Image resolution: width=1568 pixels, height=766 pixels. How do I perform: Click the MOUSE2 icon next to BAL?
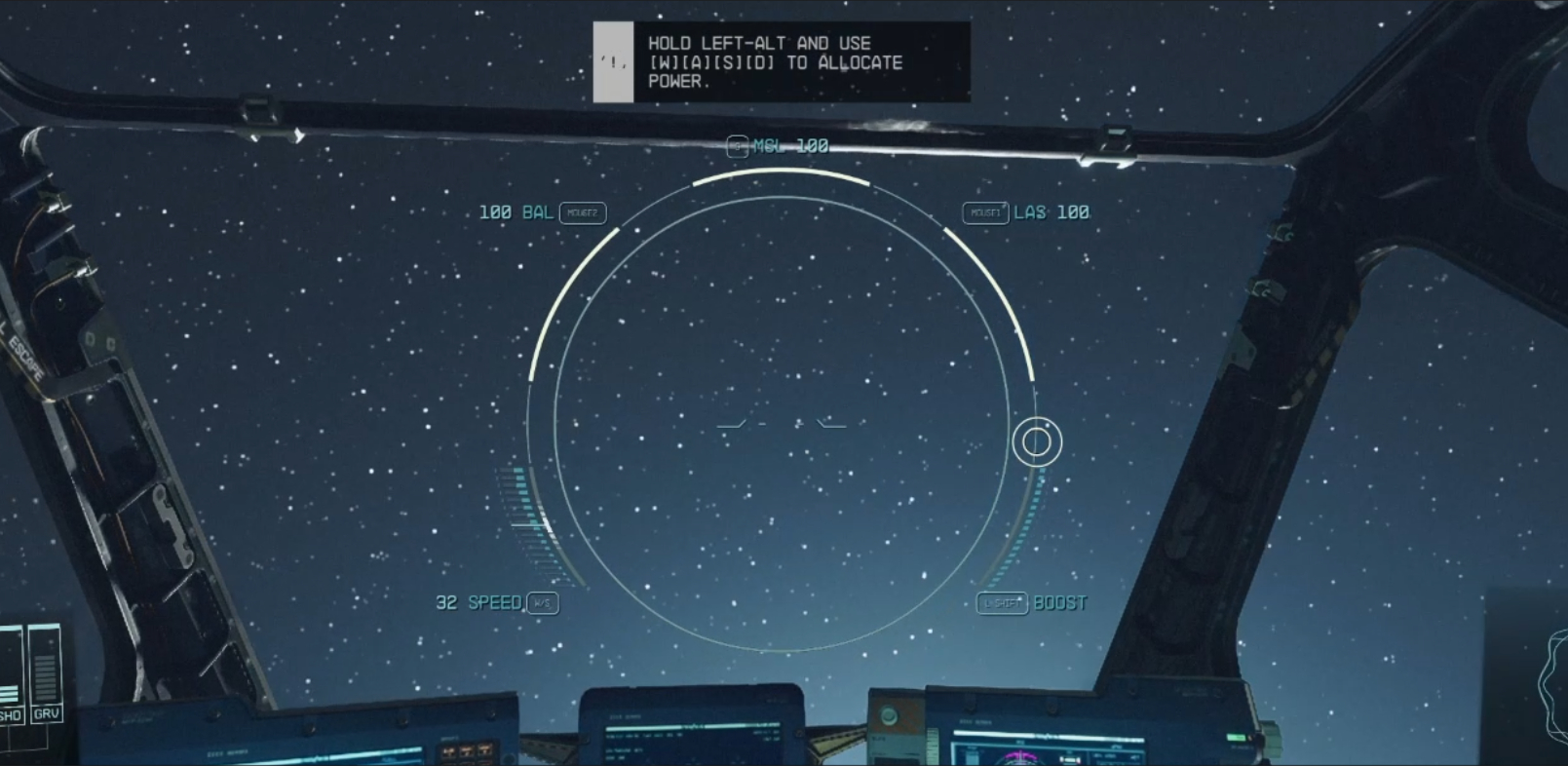tap(583, 212)
